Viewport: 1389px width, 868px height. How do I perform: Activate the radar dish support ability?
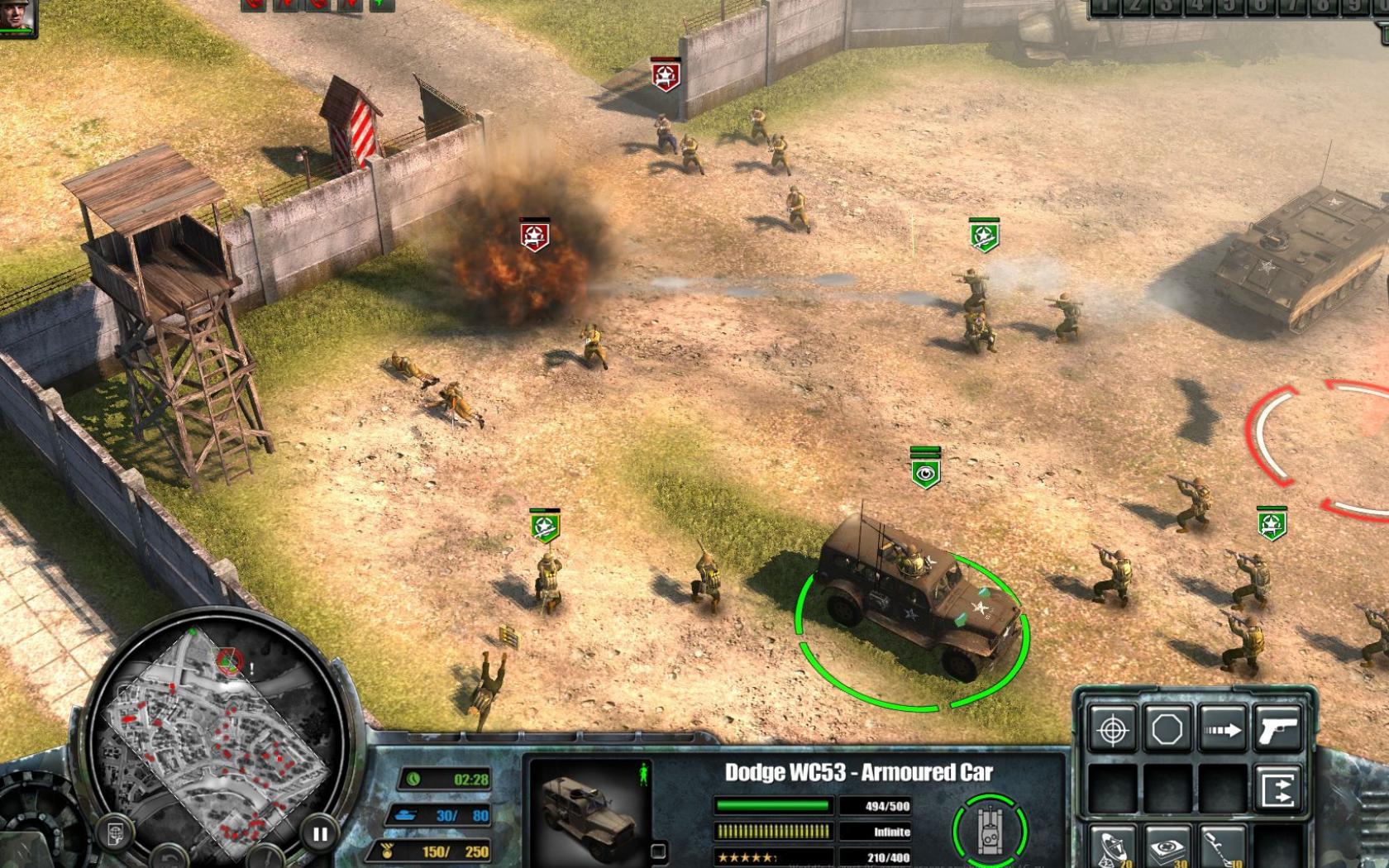[x=1112, y=848]
